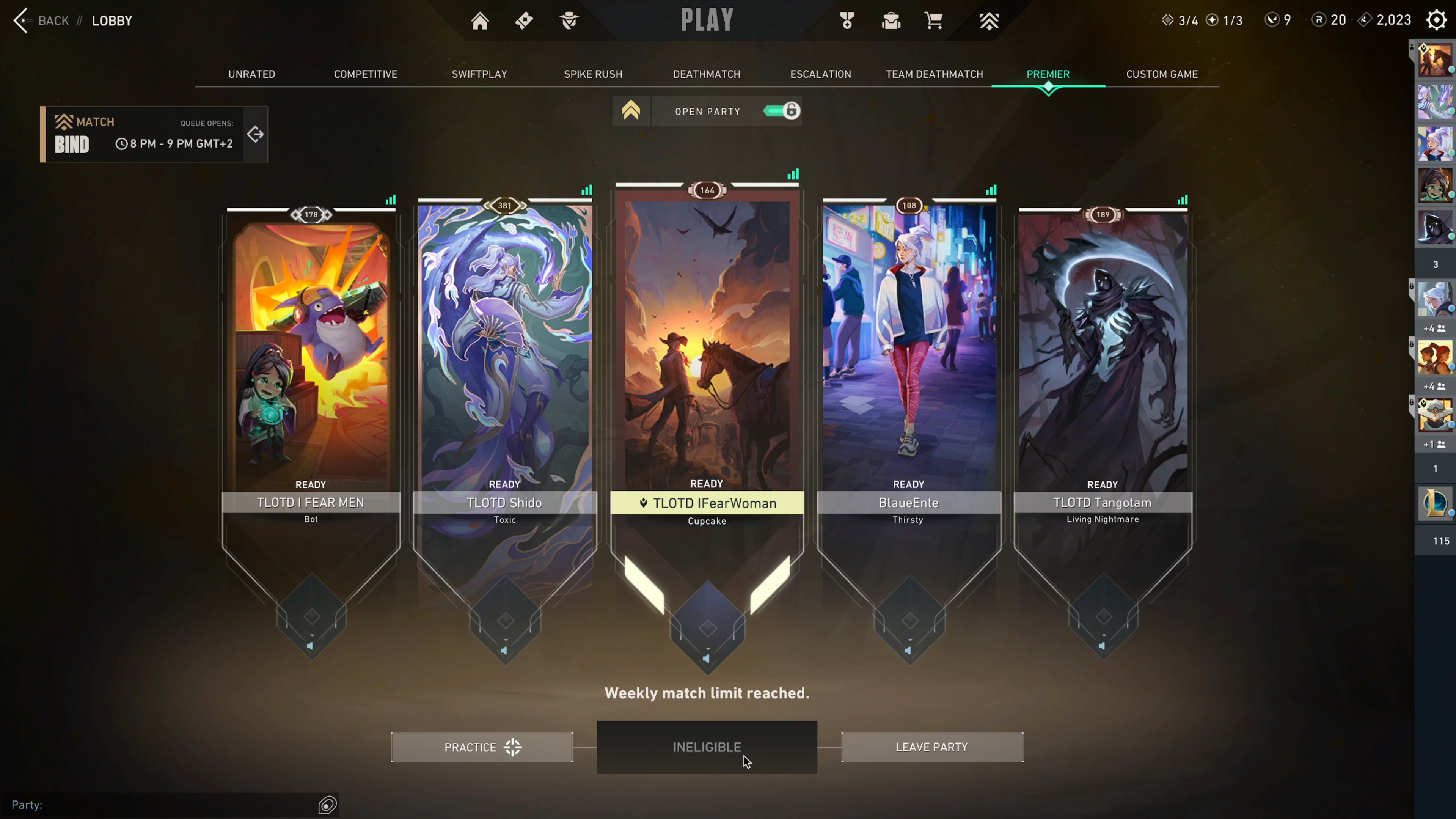
Task: Select BlaueEnte's player card
Action: click(908, 362)
